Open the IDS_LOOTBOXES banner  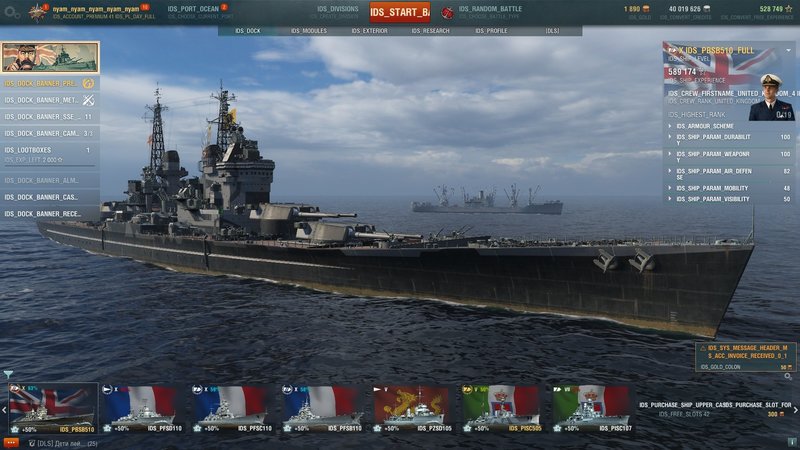pos(50,153)
